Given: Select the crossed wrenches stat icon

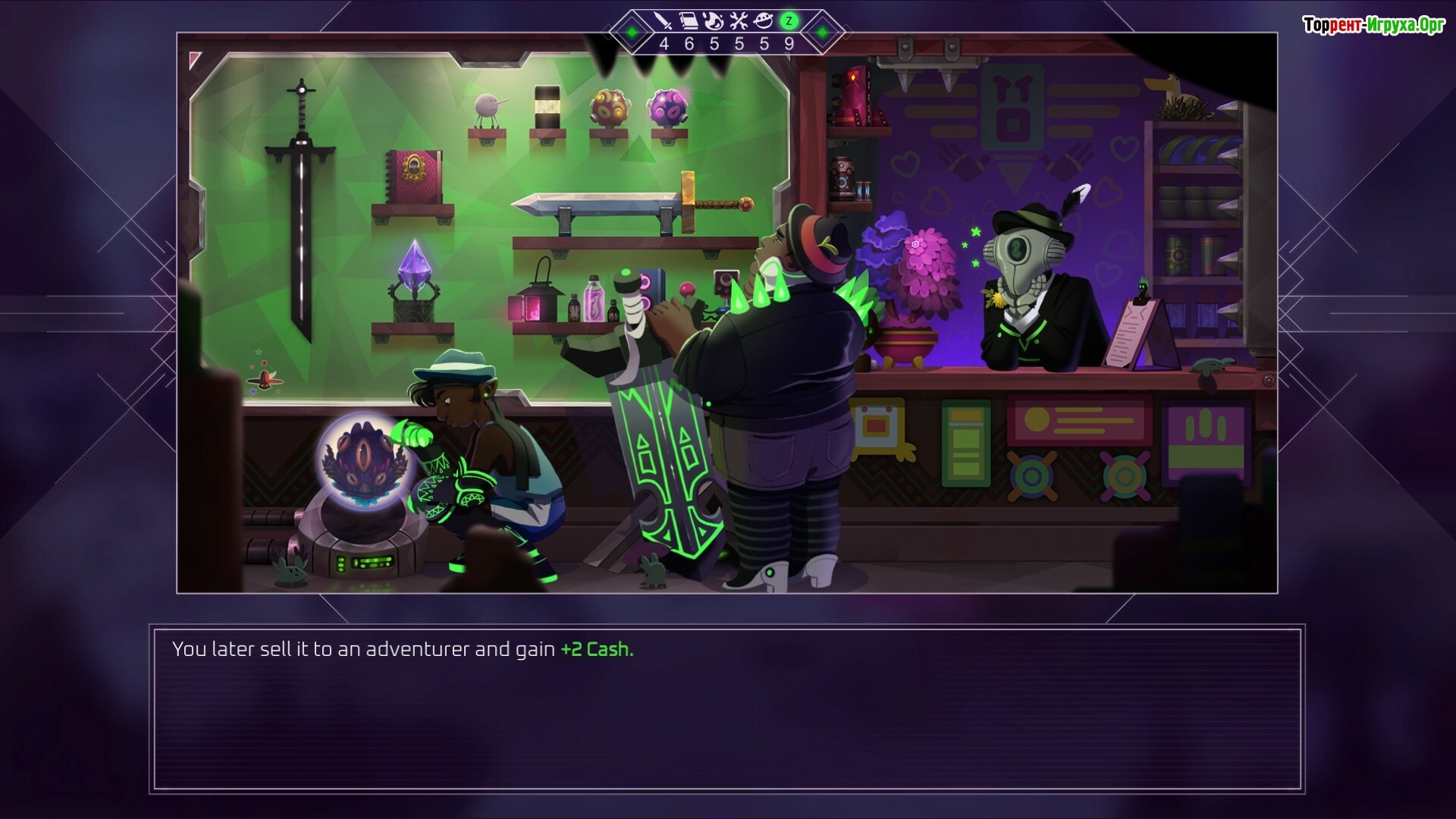Looking at the screenshot, I should [x=739, y=21].
